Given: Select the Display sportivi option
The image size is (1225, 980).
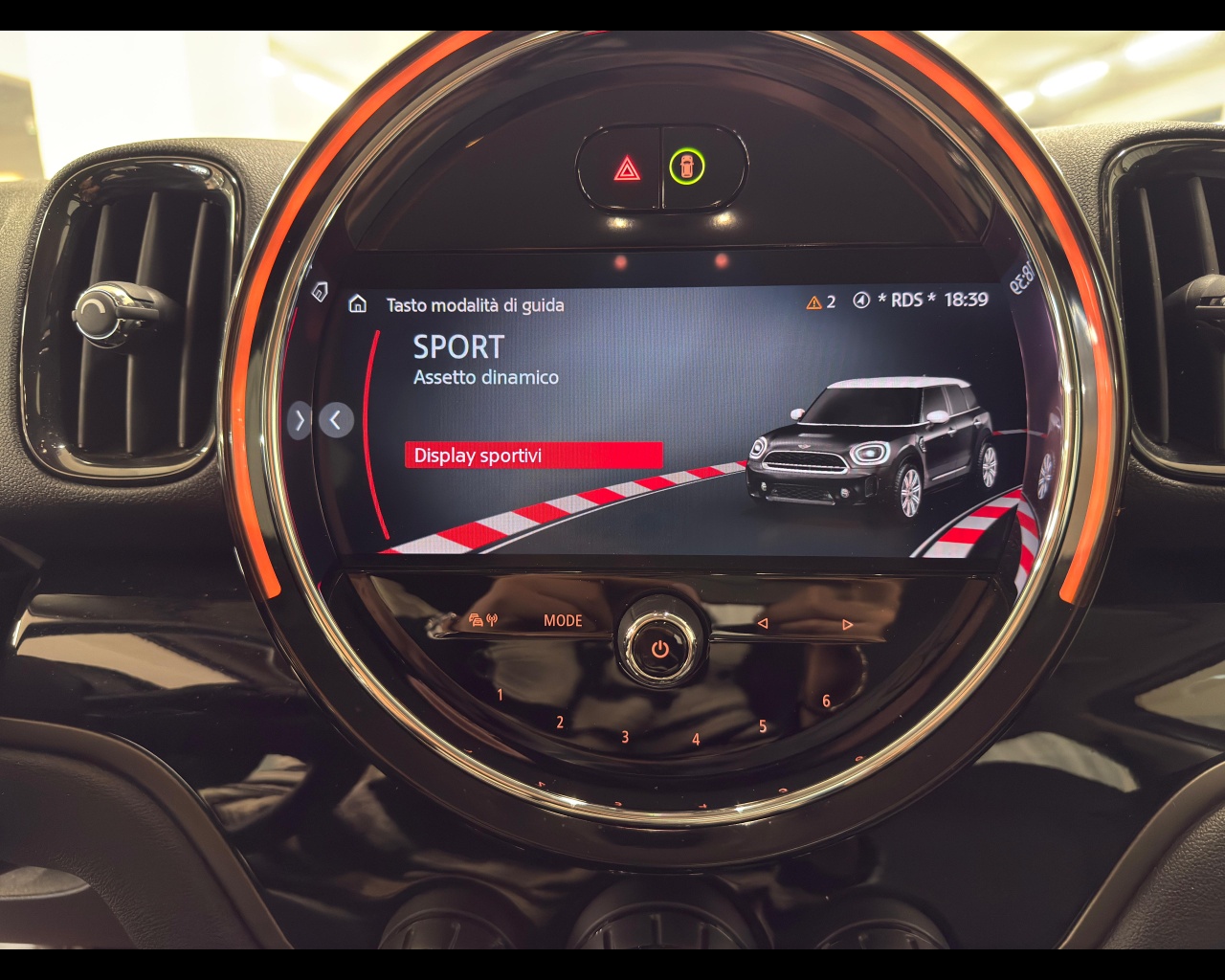Looking at the screenshot, I should pos(532,456).
